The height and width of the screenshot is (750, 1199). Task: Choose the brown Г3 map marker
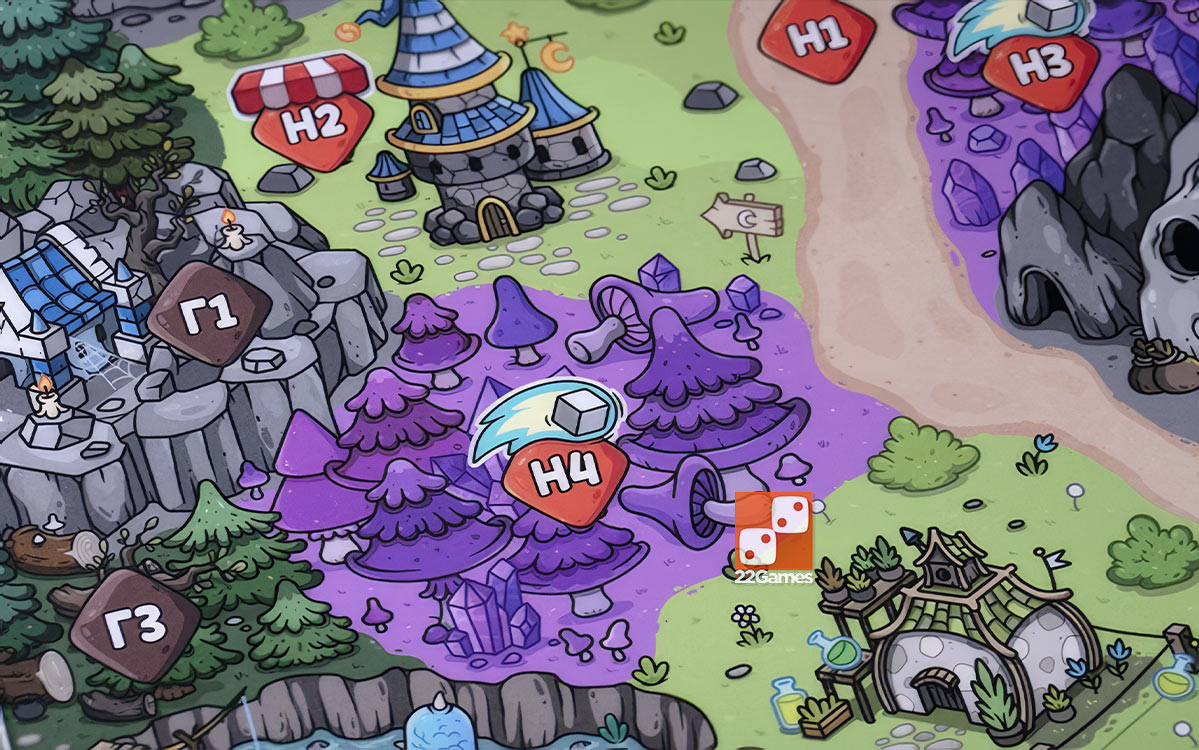(x=135, y=625)
